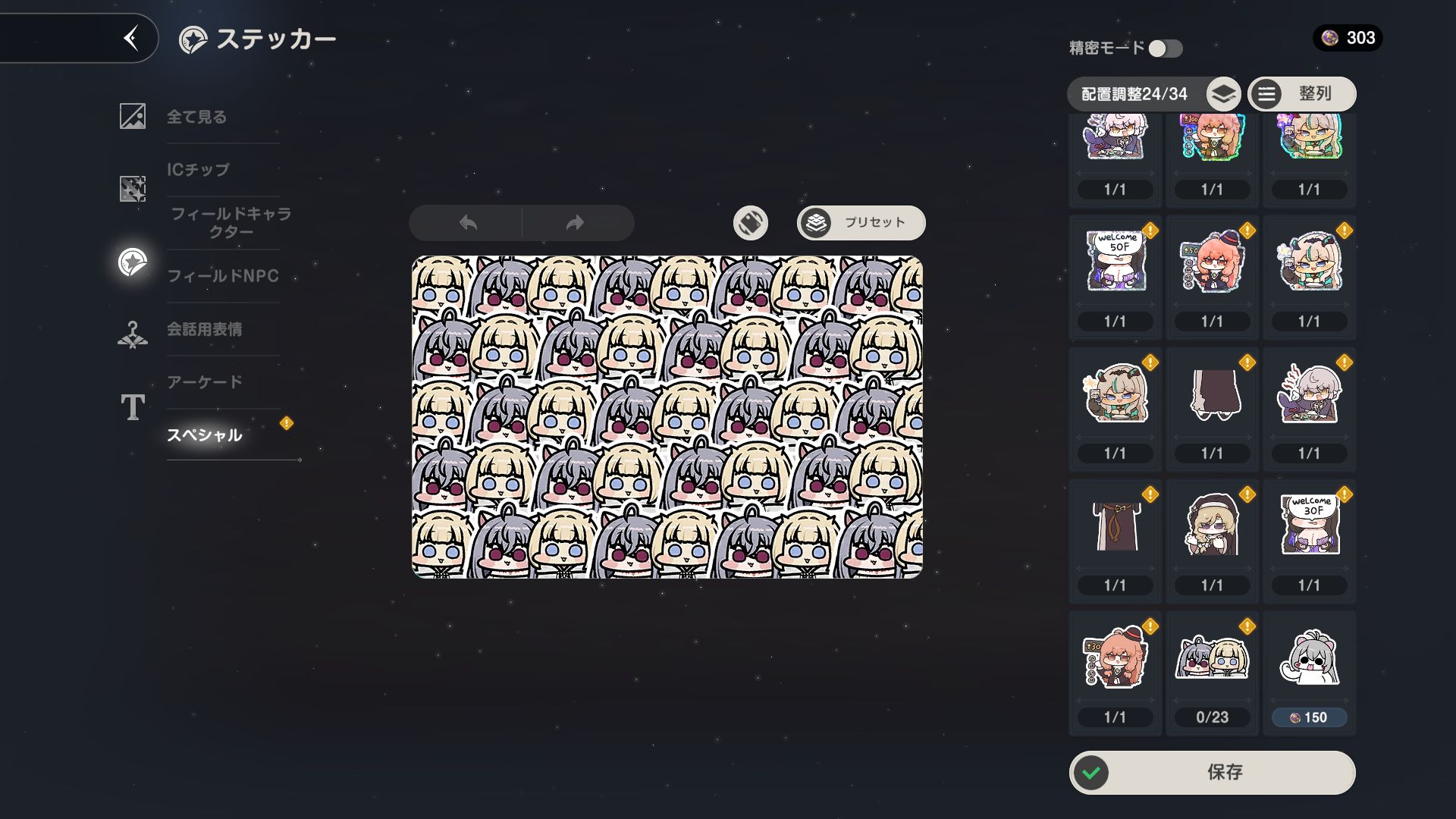Redo the sticker action
This screenshot has width=1456, height=819.
(575, 223)
